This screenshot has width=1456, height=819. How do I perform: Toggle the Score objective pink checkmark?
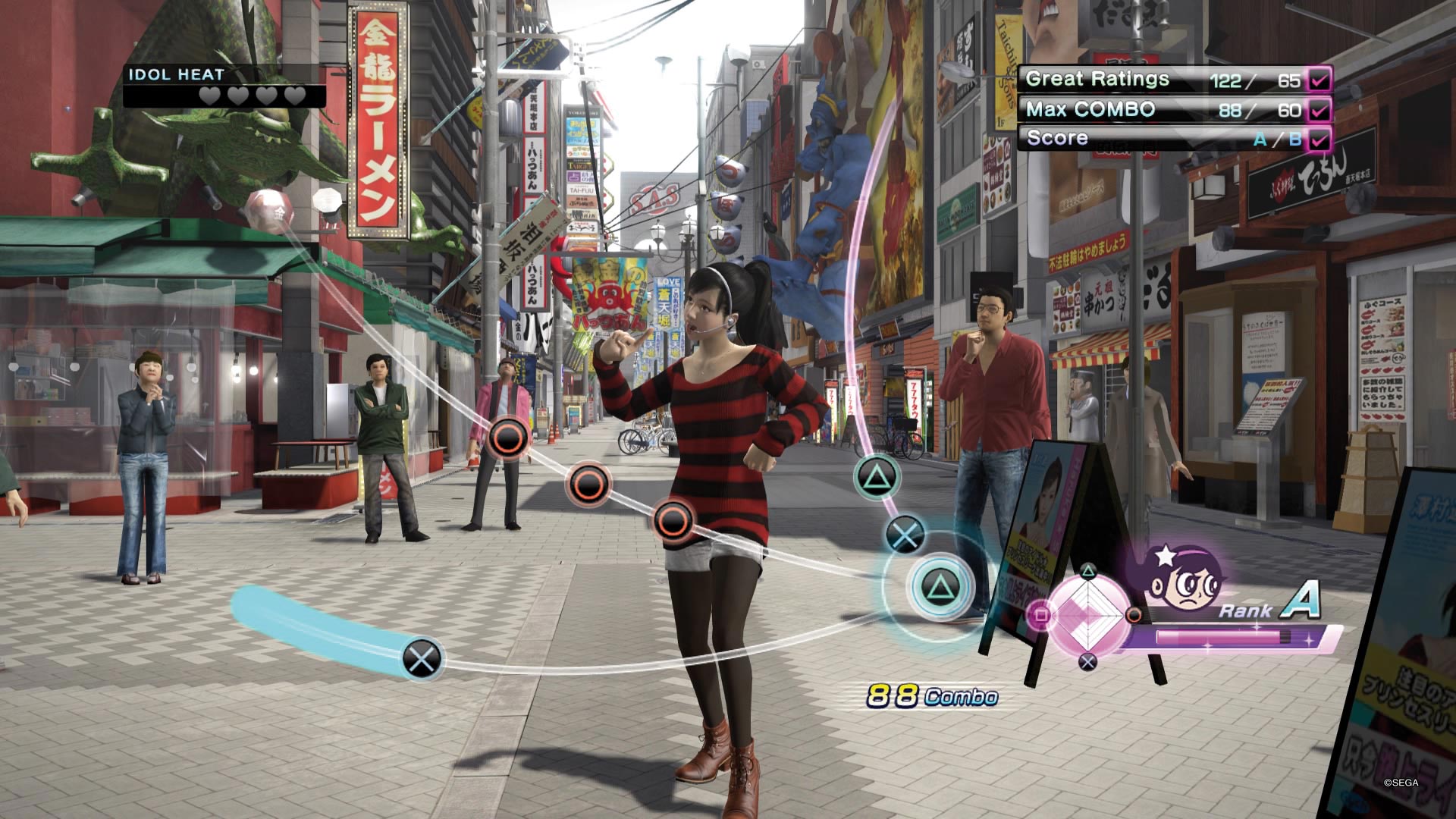coord(1320,140)
